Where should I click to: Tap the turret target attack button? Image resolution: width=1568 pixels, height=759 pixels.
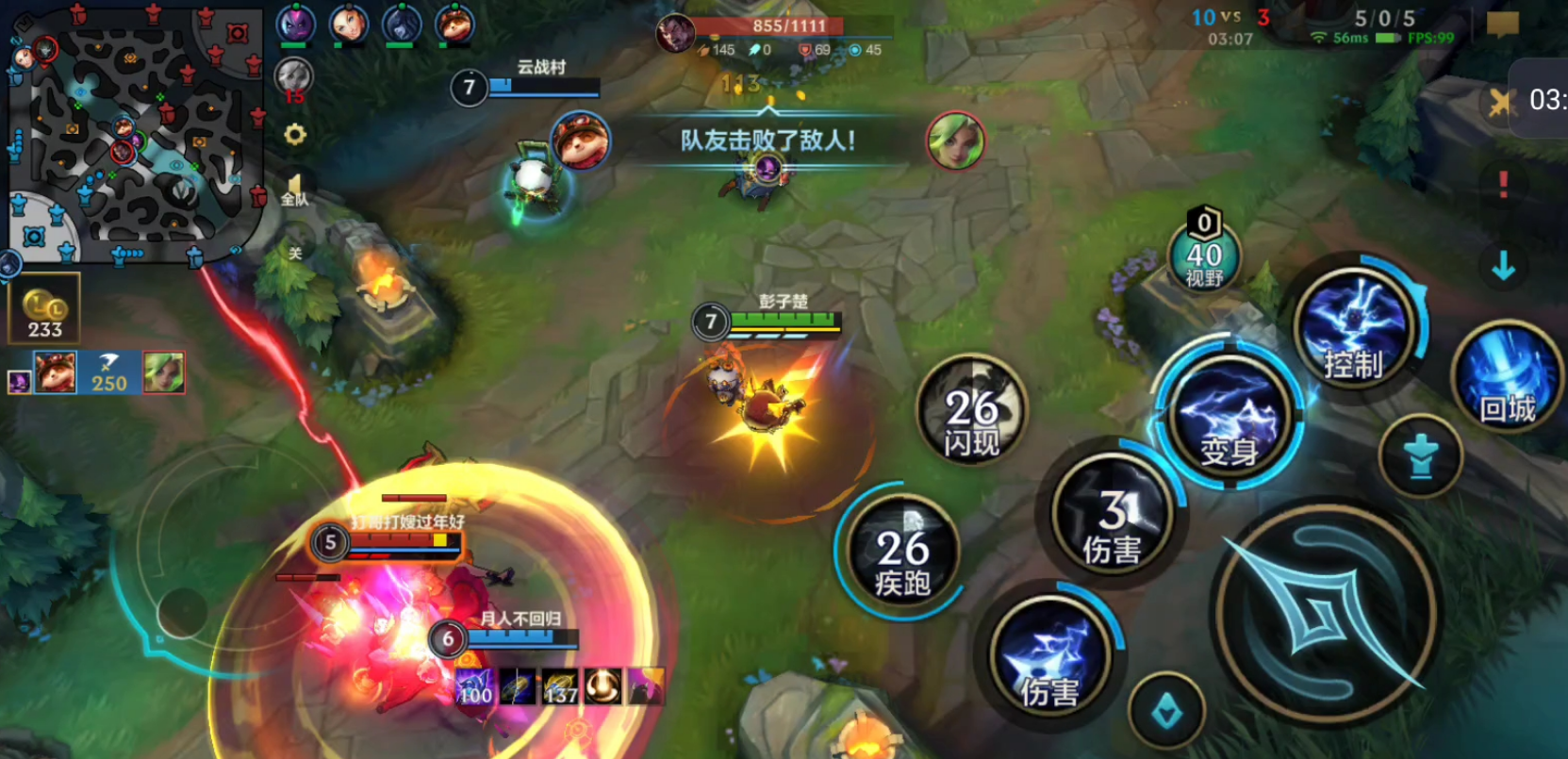point(1421,457)
